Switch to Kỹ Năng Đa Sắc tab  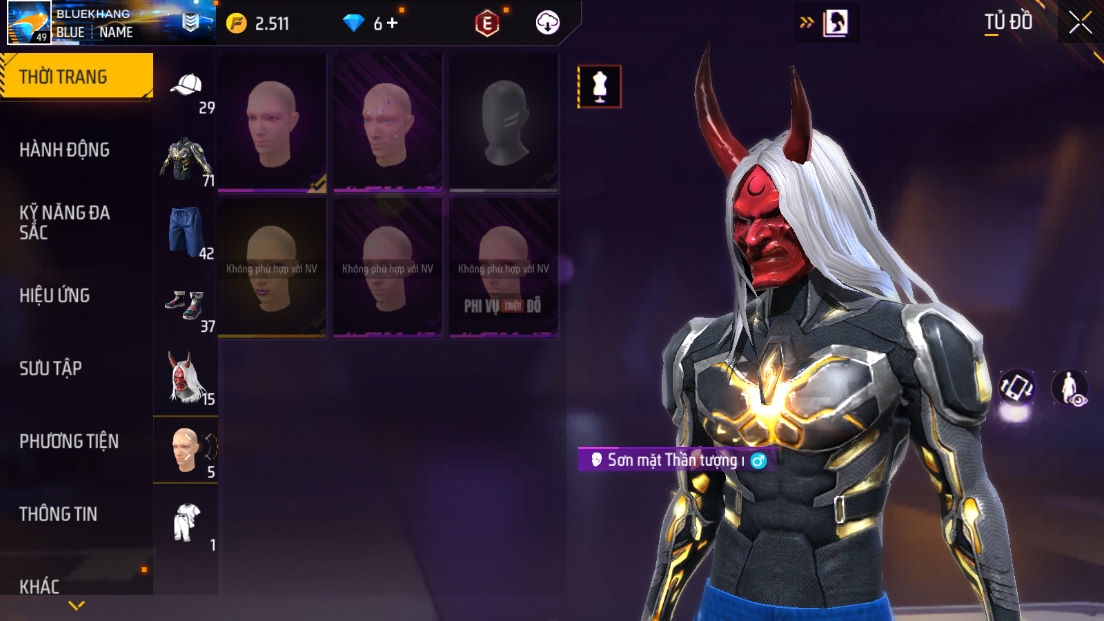tap(65, 222)
